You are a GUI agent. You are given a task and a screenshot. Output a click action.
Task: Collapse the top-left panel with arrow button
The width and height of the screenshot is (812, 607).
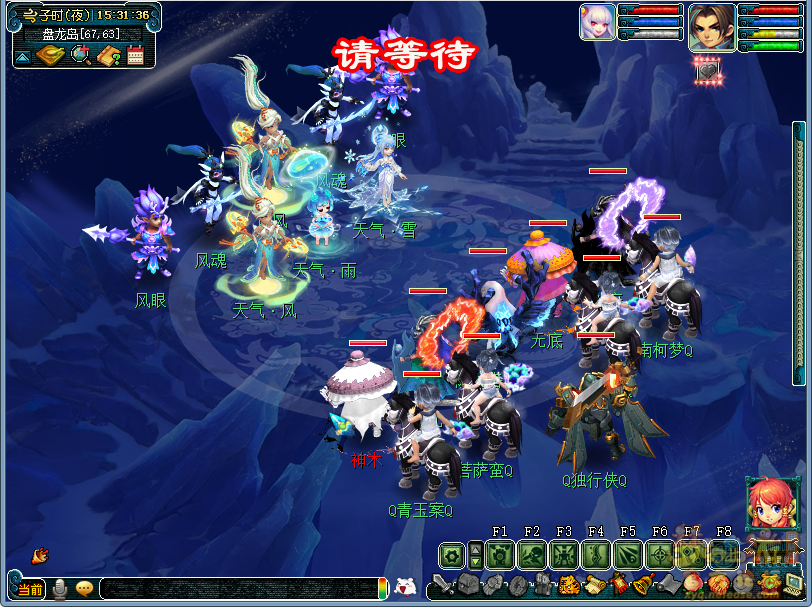(22, 57)
